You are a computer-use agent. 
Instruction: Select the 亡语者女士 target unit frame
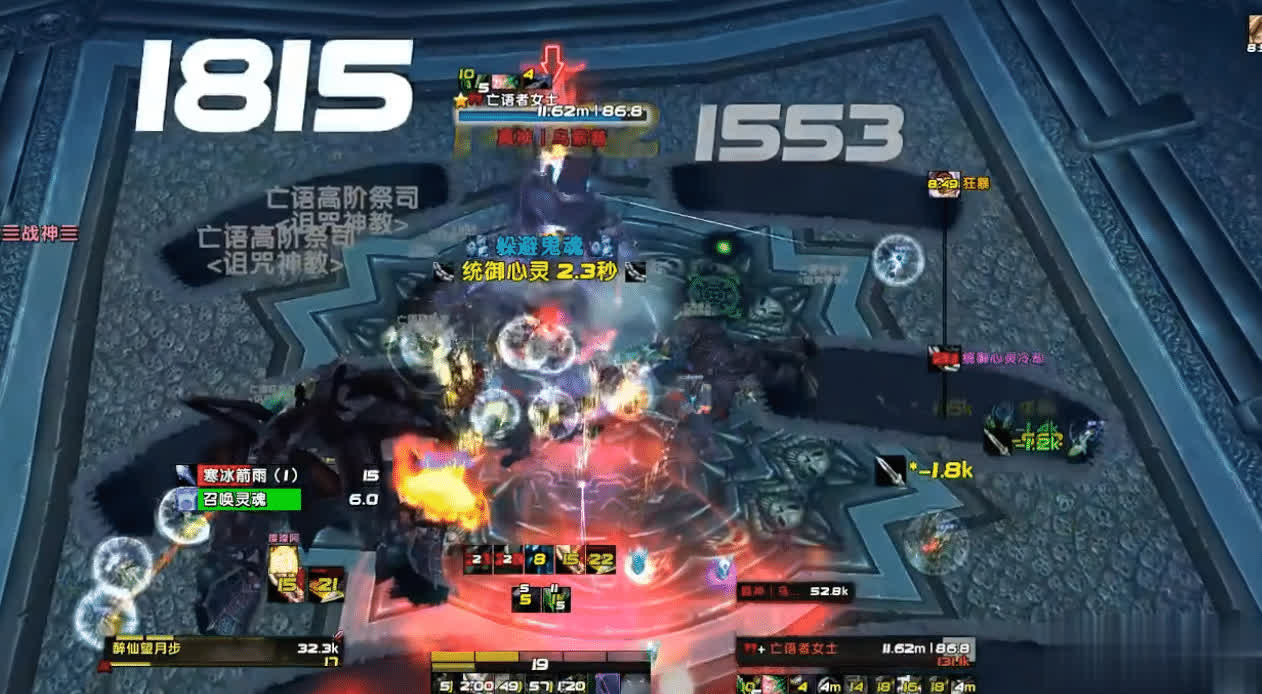click(x=853, y=649)
